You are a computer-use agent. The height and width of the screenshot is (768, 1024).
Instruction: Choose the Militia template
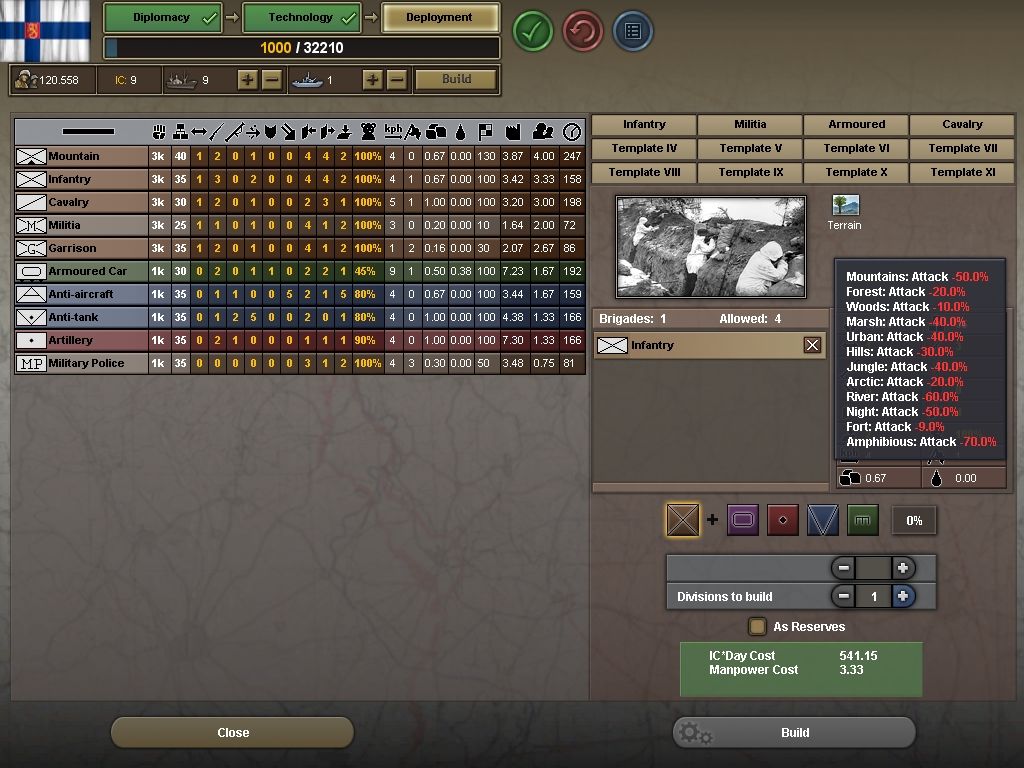coord(750,125)
